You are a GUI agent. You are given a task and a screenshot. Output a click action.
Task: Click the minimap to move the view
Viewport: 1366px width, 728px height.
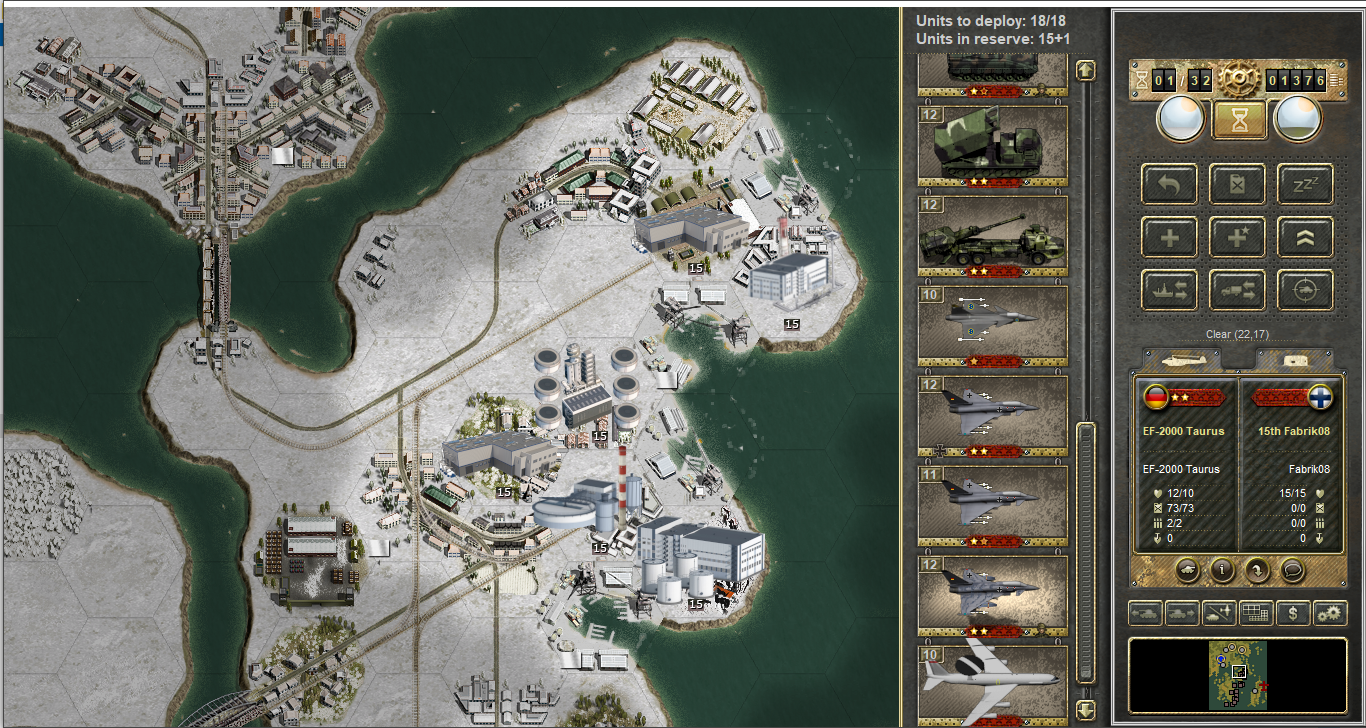[1238, 674]
